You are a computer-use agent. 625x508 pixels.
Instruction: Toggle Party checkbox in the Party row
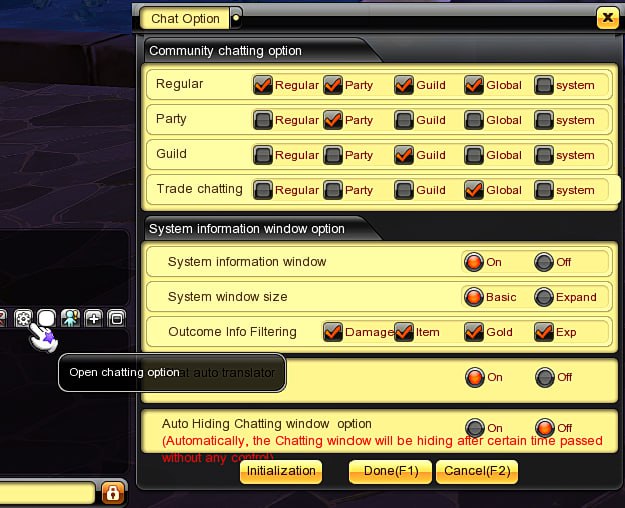point(333,120)
